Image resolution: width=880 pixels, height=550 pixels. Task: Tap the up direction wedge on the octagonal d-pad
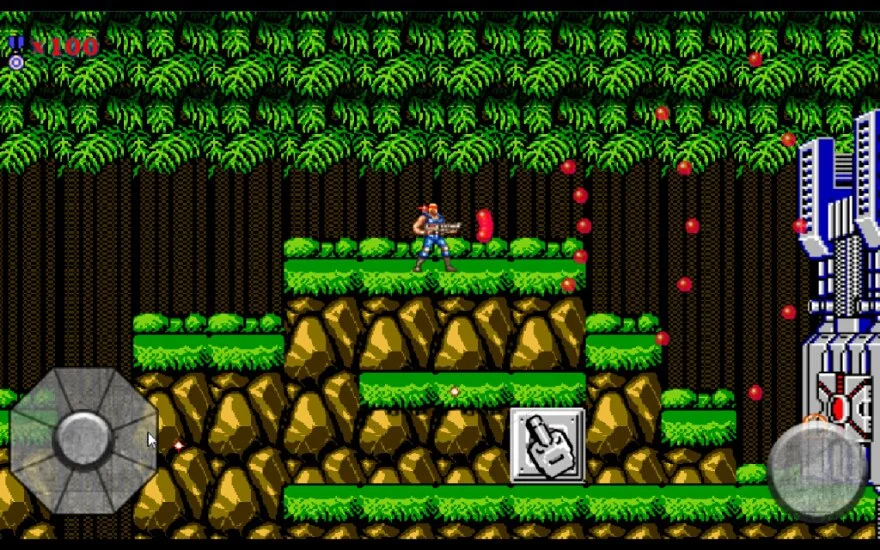(83, 389)
